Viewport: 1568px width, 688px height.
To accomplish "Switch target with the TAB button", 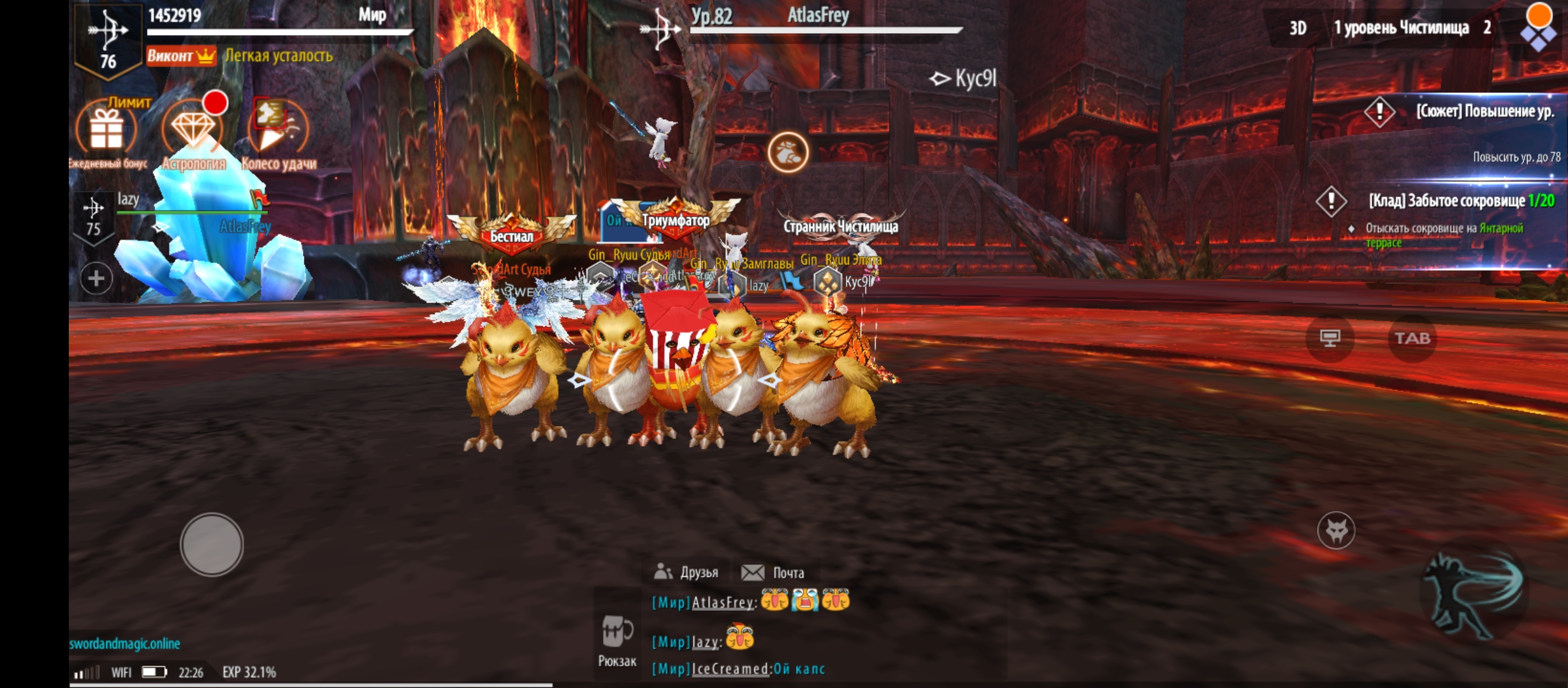I will click(x=1412, y=338).
